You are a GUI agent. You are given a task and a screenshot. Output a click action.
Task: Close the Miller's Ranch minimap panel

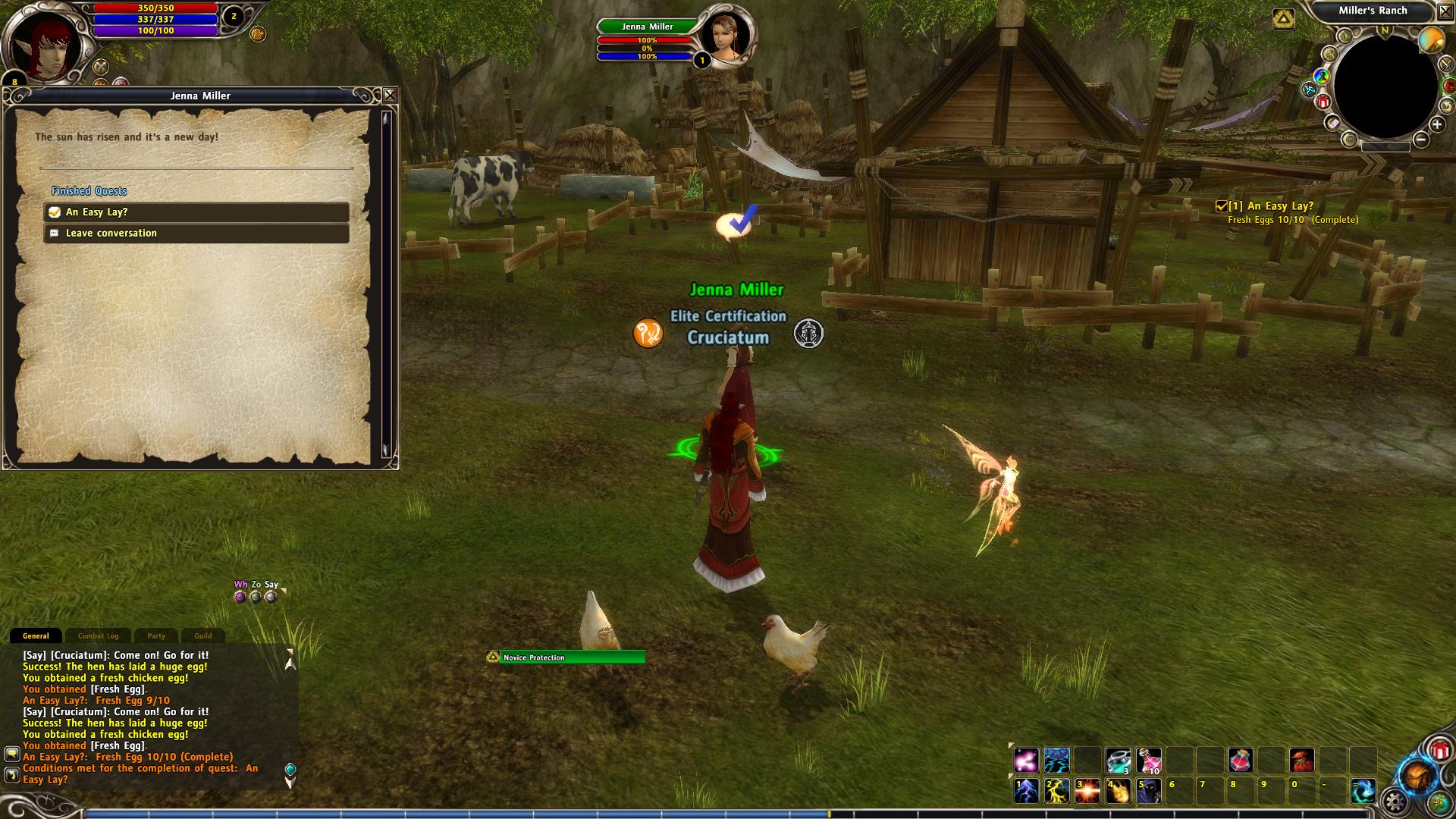click(1446, 11)
